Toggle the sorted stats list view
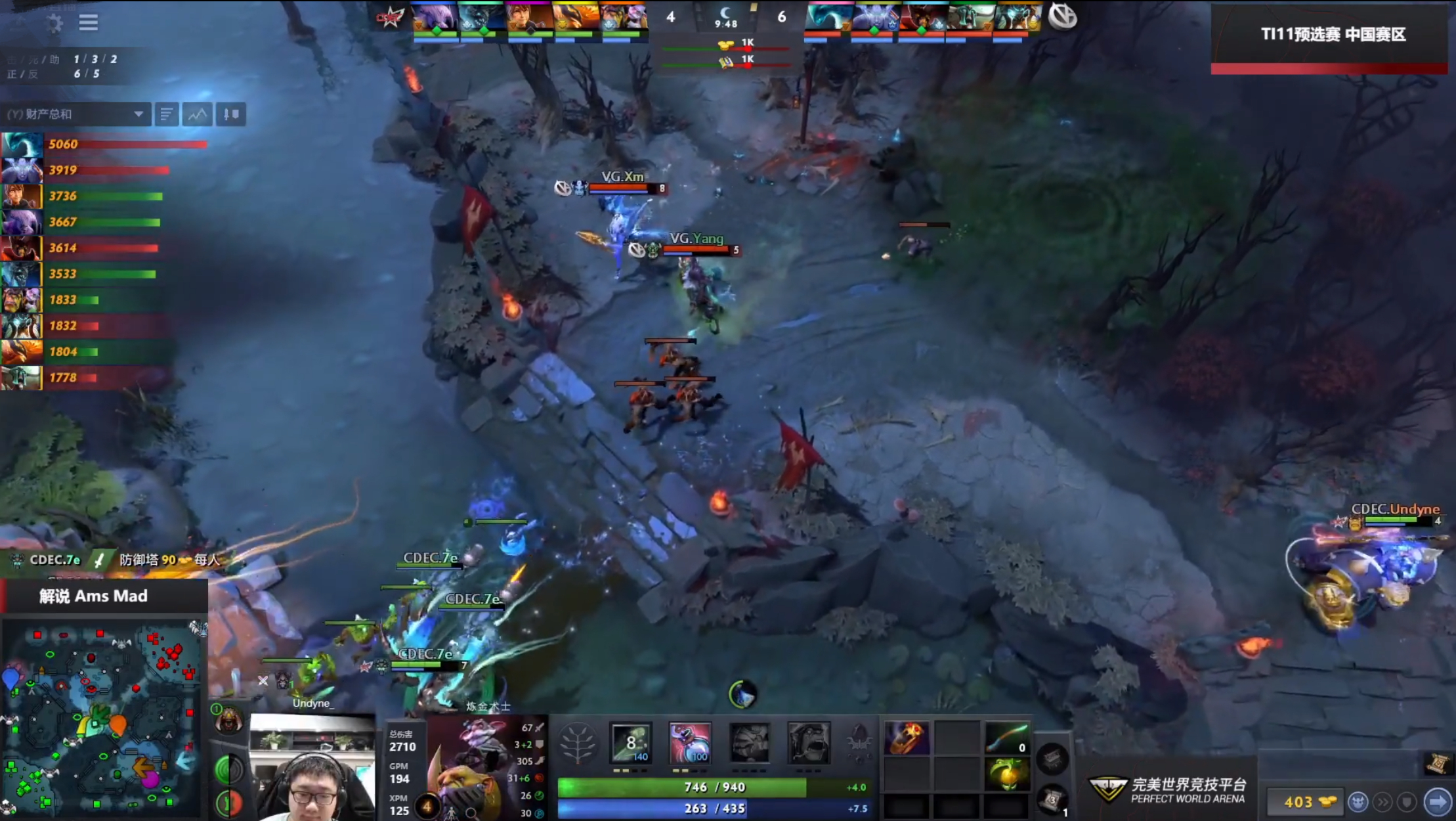This screenshot has height=821, width=1456. [x=166, y=114]
